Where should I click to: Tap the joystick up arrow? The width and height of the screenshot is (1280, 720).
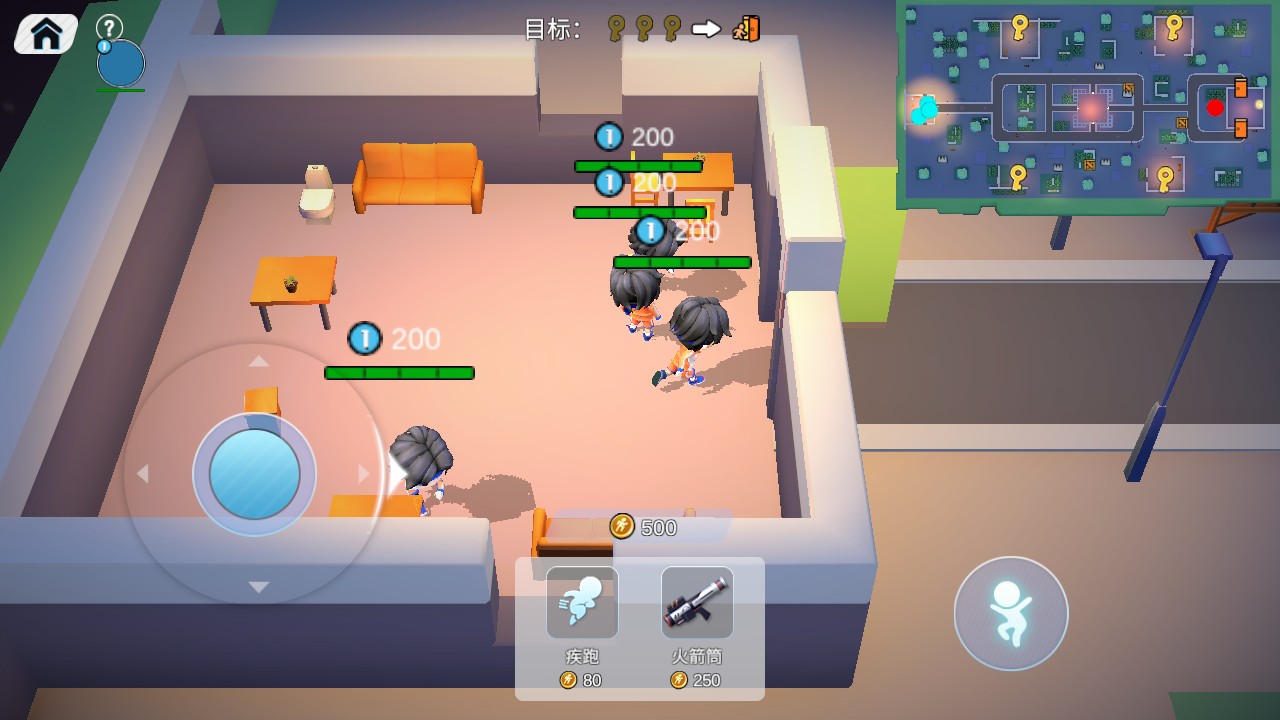(x=258, y=361)
